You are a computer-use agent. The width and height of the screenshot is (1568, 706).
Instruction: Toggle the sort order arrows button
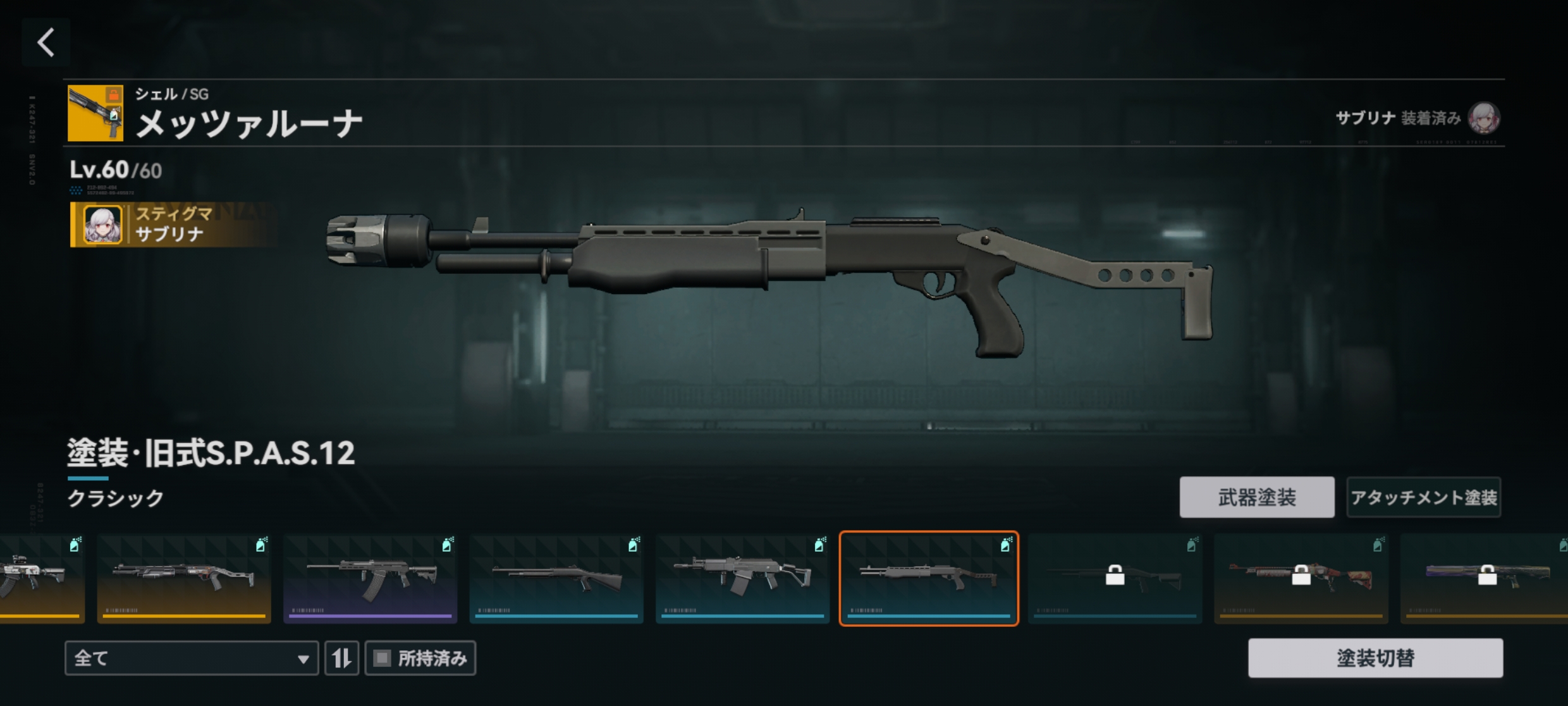pos(341,658)
